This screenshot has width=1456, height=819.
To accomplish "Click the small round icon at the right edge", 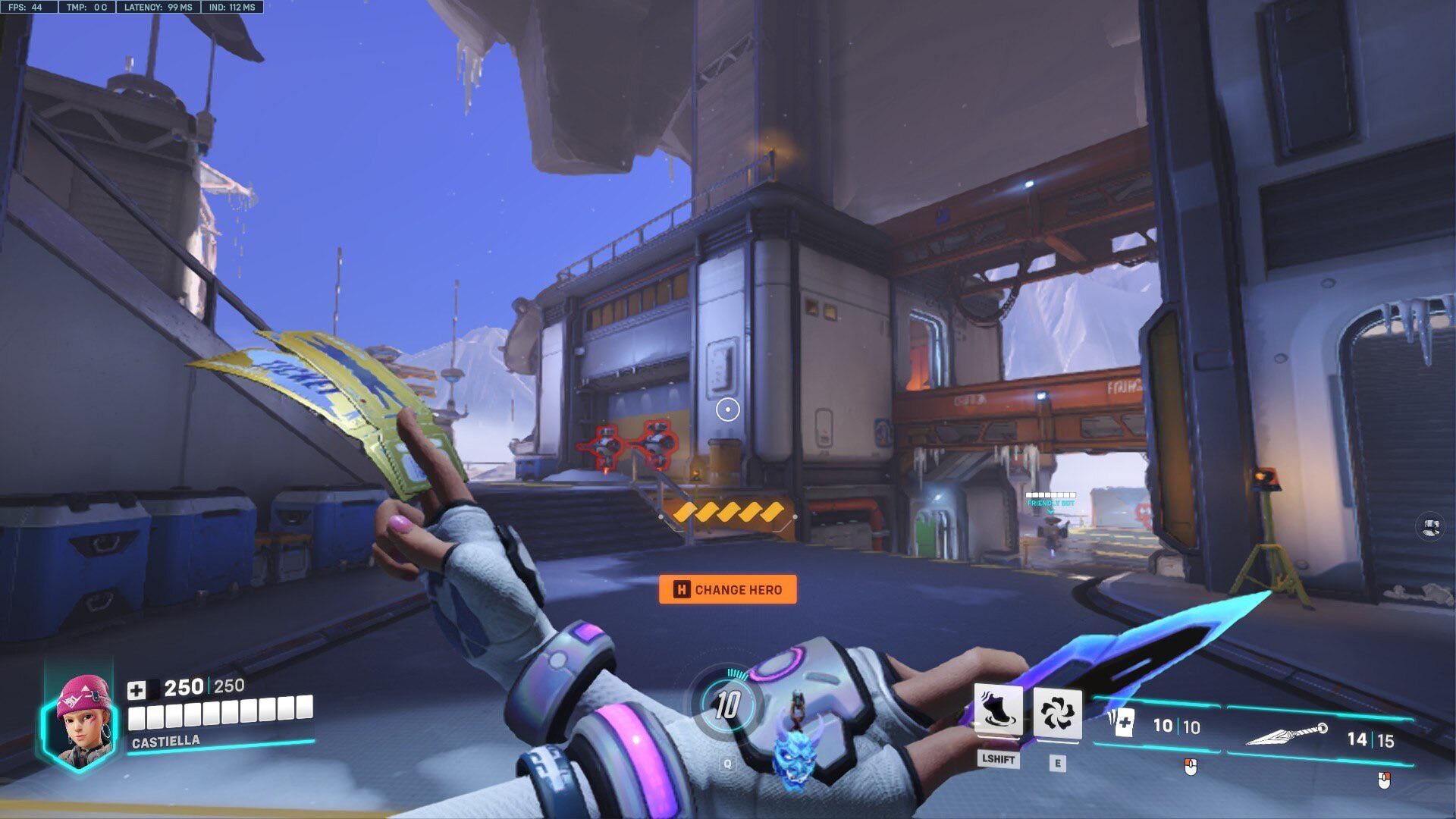I will click(x=1430, y=526).
